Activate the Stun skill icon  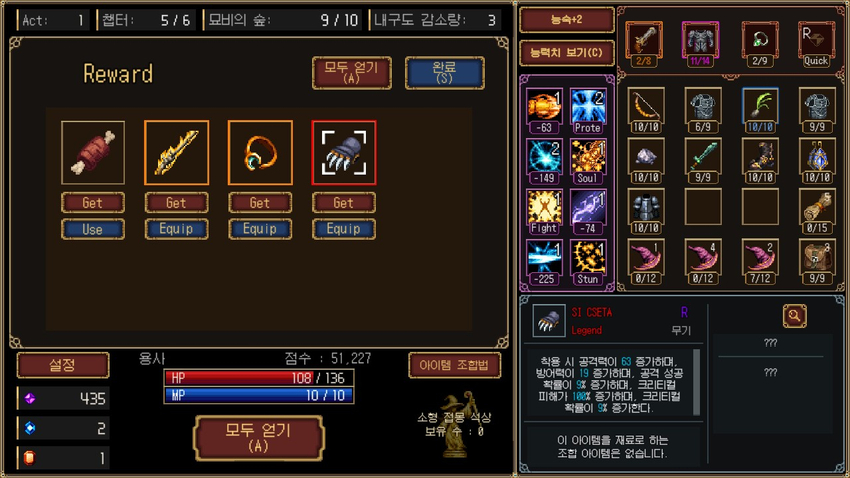click(x=589, y=258)
